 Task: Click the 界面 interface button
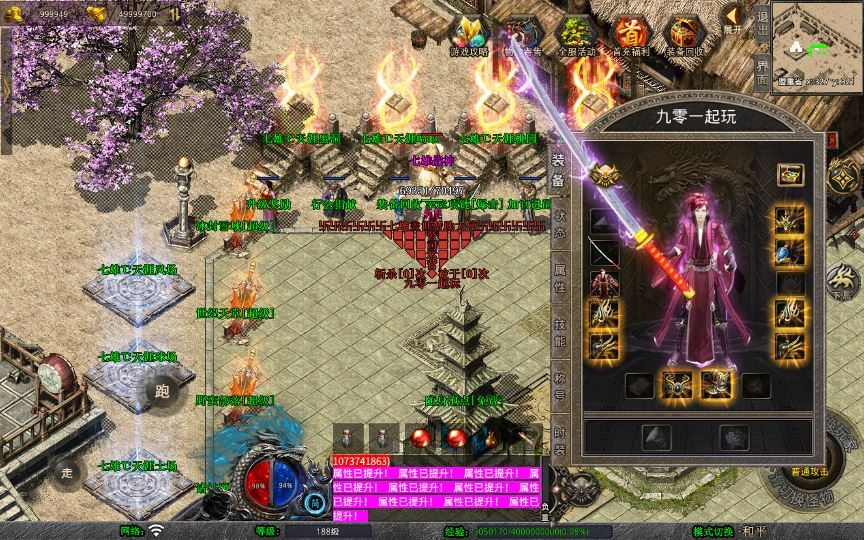tap(762, 73)
